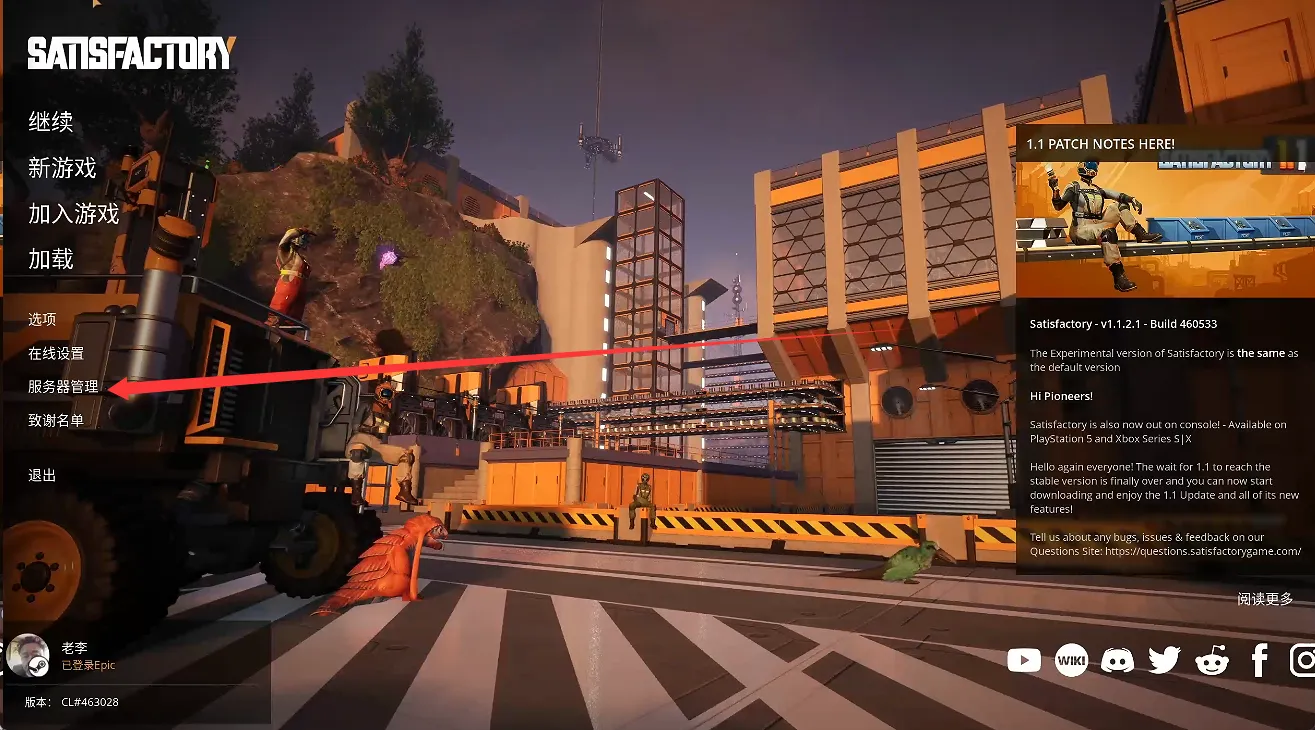Open the Reddit icon link
Image resolution: width=1315 pixels, height=730 pixels.
(x=1211, y=660)
